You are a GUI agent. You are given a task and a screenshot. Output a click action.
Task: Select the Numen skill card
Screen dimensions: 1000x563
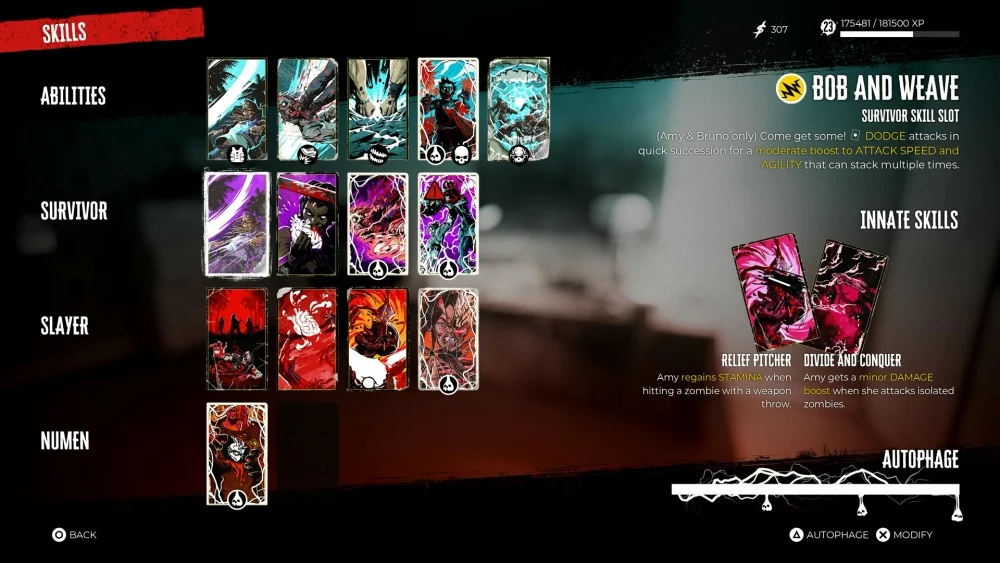click(237, 454)
